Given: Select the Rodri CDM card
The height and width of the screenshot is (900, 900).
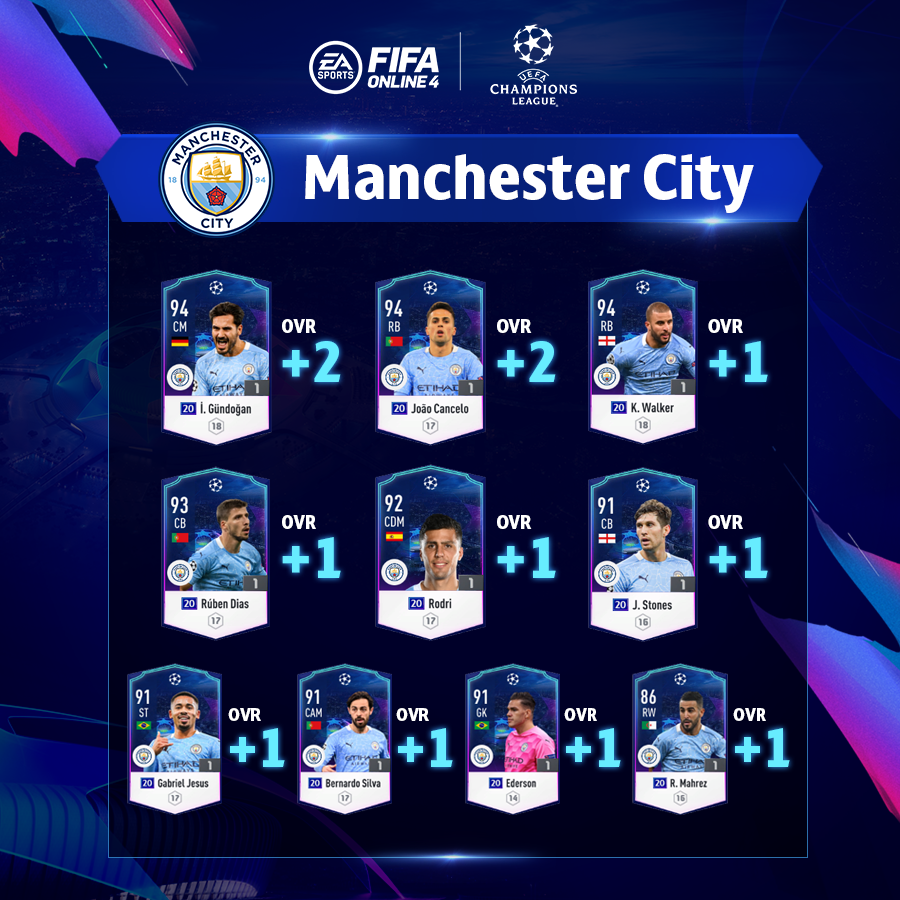Looking at the screenshot, I should click(429, 550).
